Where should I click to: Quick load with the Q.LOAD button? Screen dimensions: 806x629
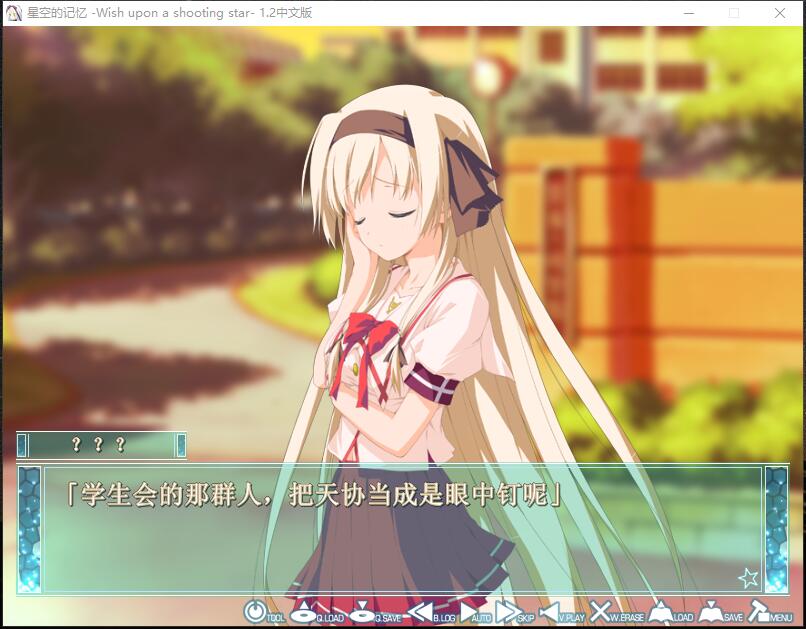(x=305, y=610)
